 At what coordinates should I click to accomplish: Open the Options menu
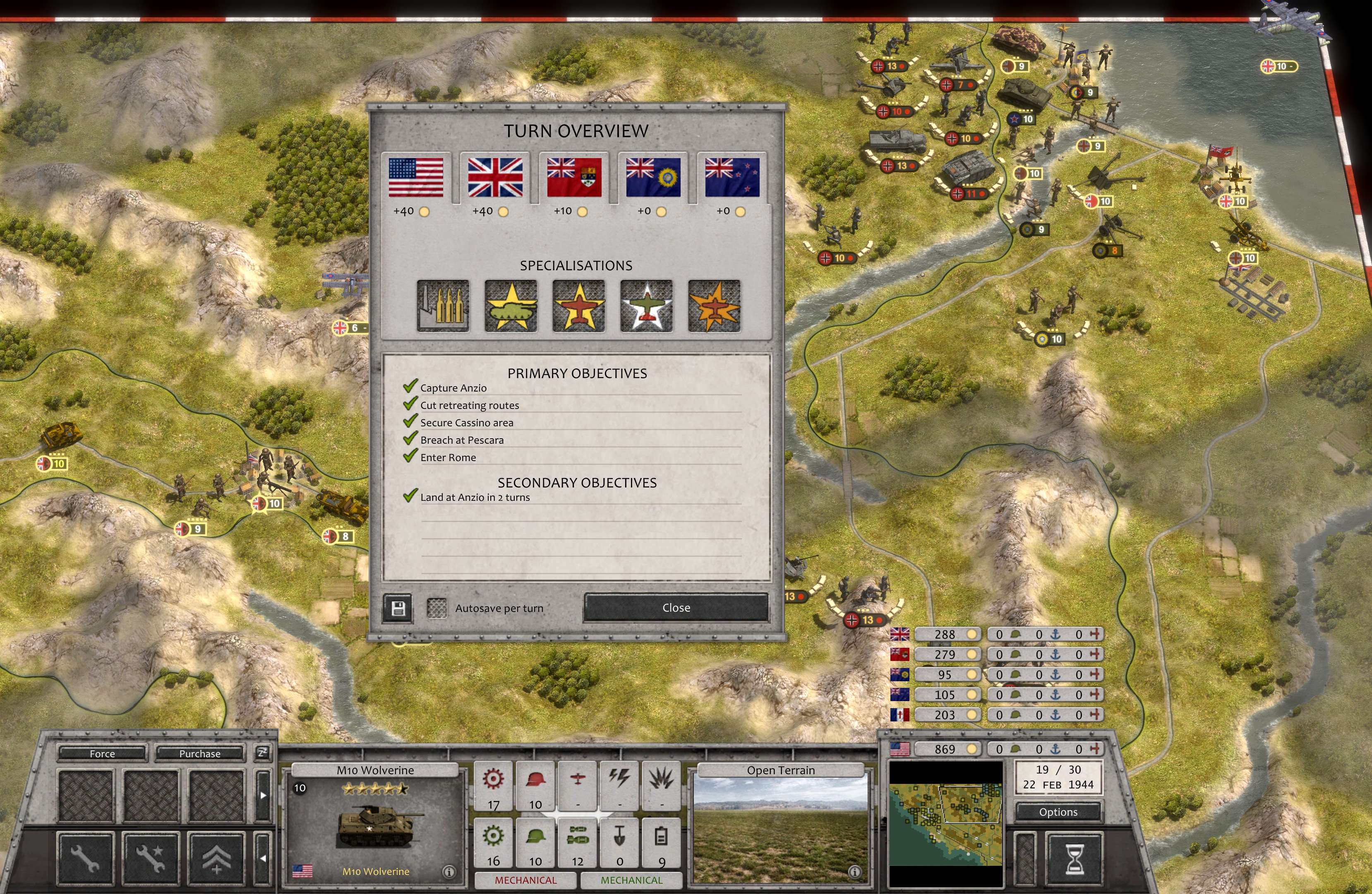(1058, 812)
